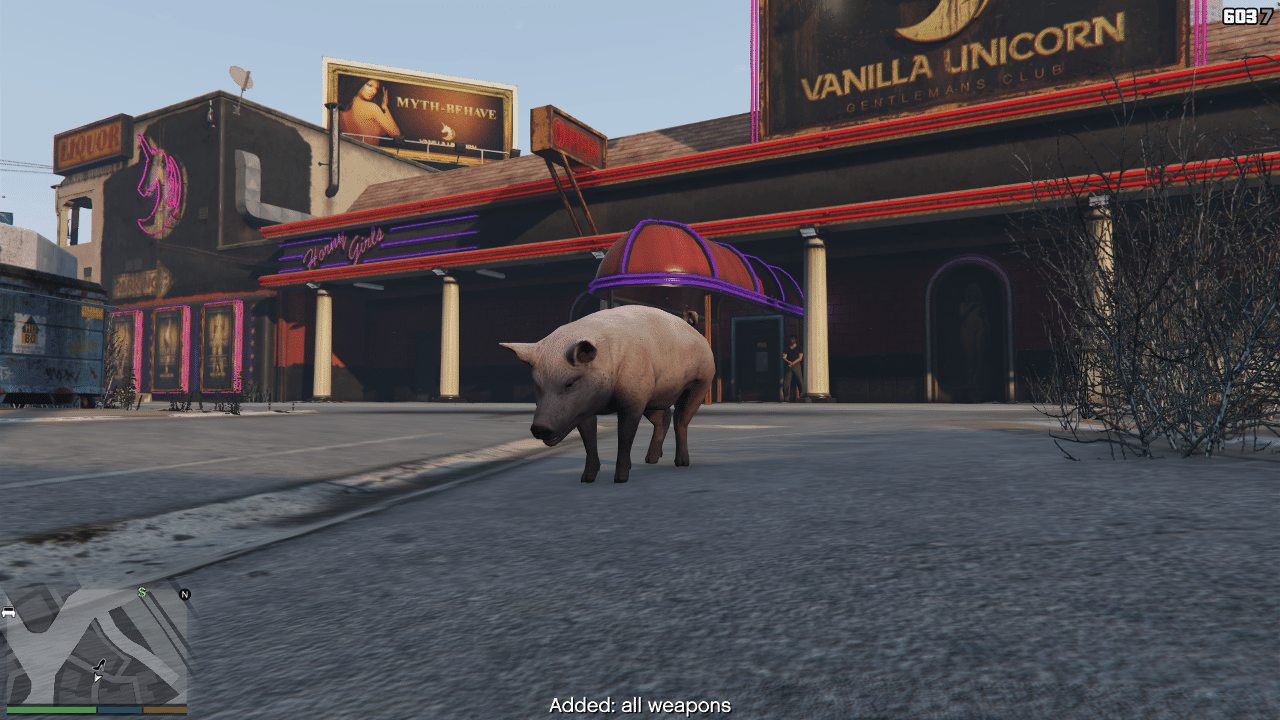Screen dimensions: 1280x720
Task: Select the green dollar sign map marker
Action: point(142,593)
